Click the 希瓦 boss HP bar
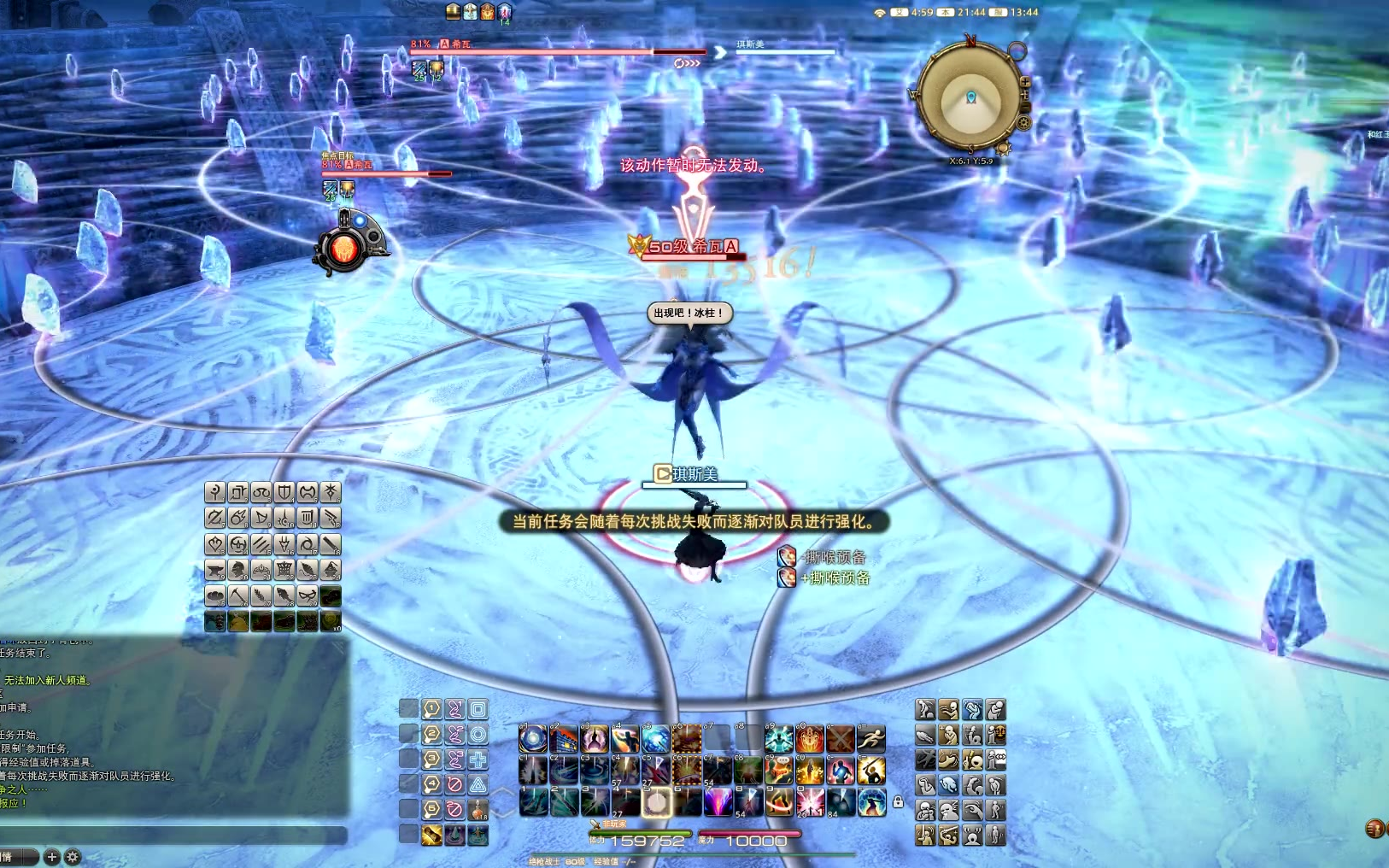 [555, 51]
